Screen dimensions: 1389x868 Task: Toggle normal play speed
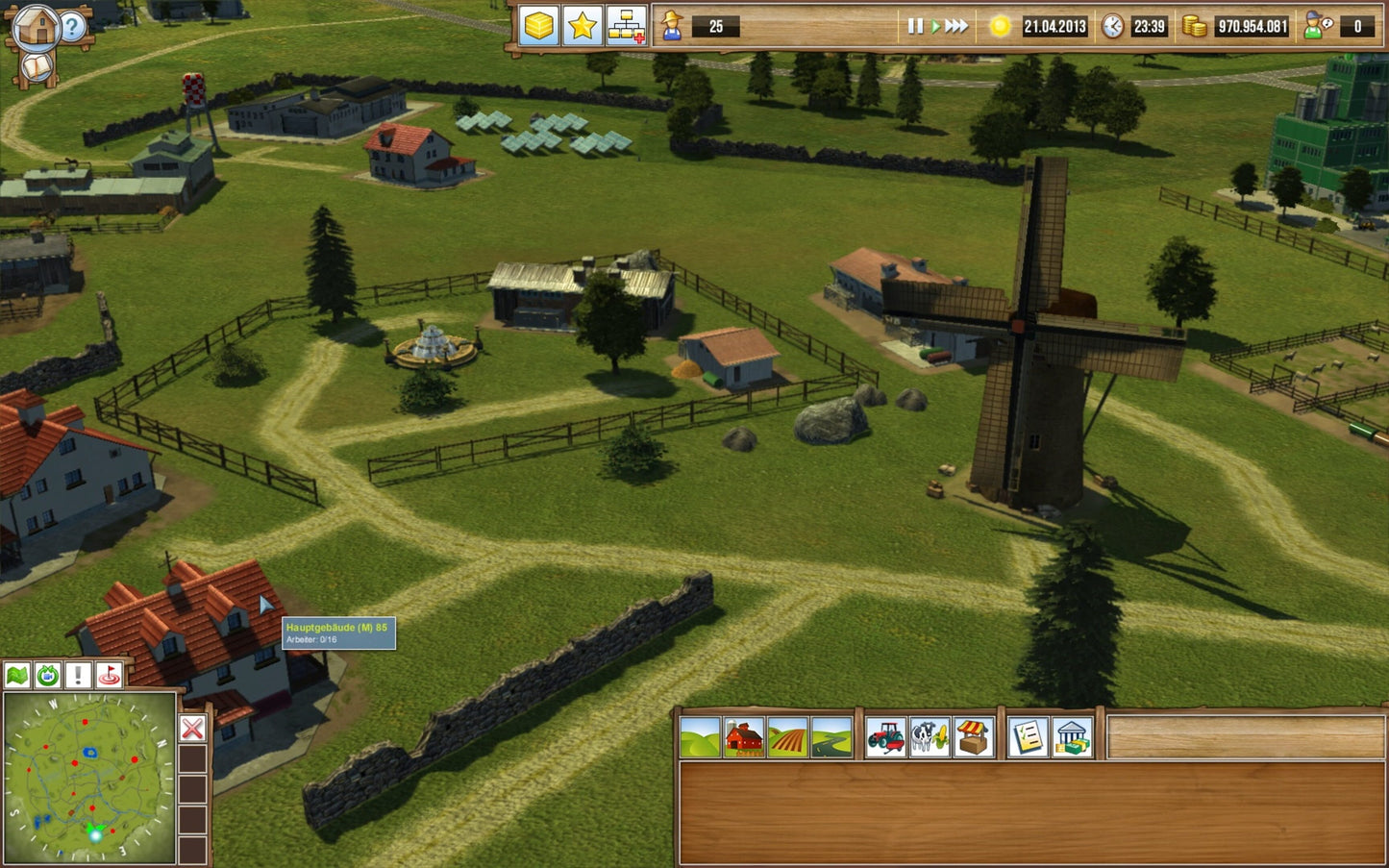[934, 27]
